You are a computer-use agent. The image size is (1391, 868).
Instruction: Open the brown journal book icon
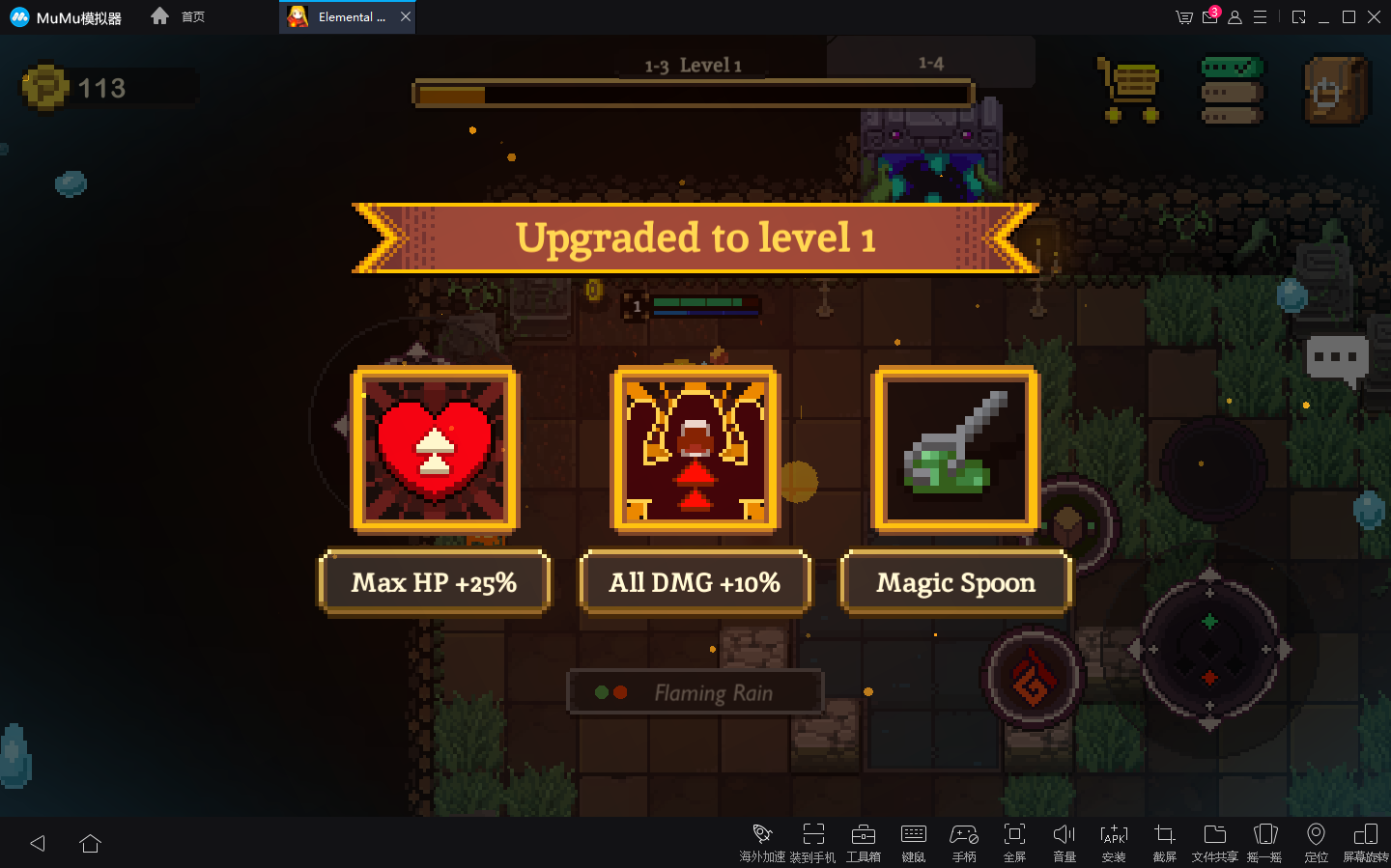pyautogui.click(x=1336, y=90)
